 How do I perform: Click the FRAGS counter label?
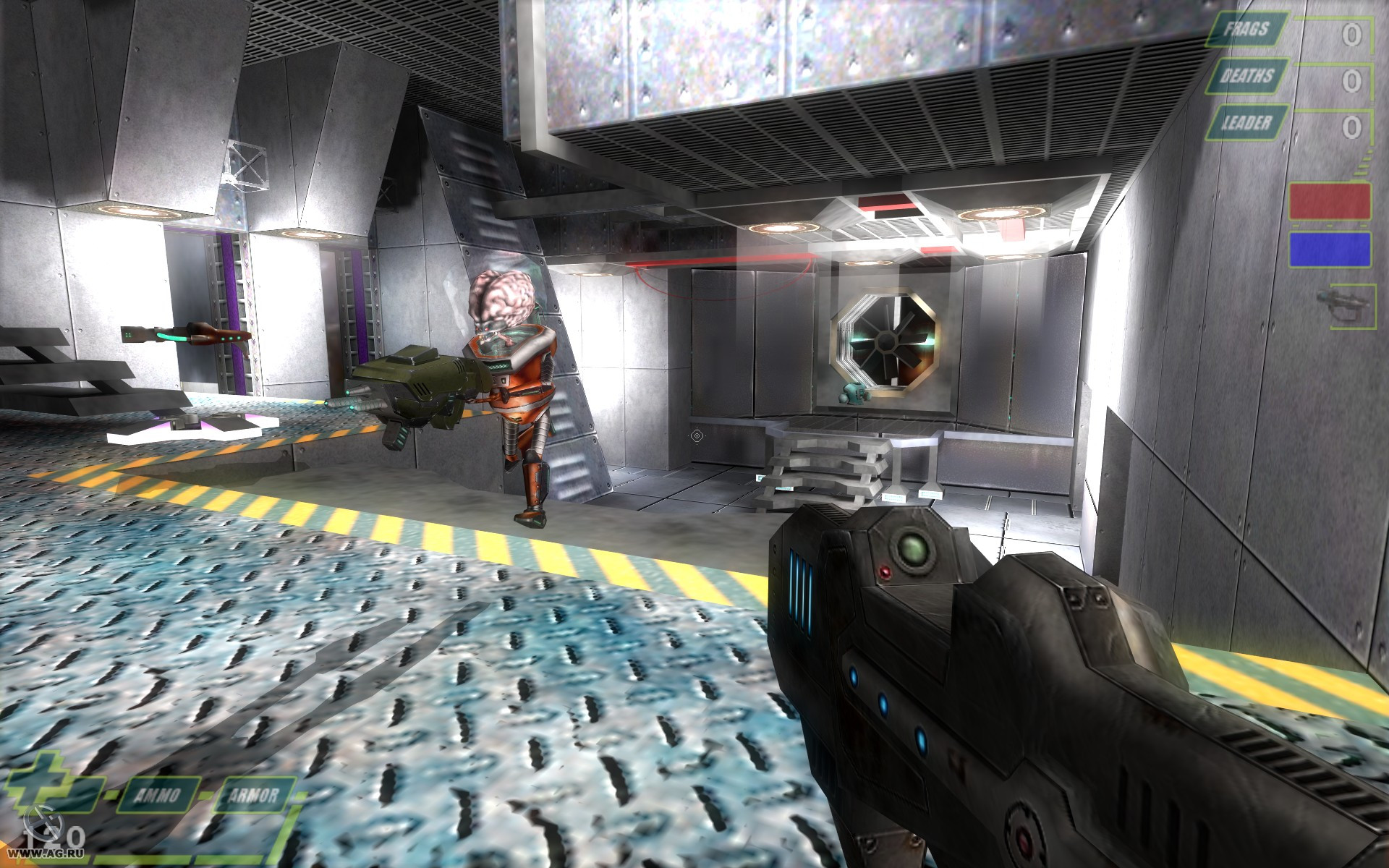tap(1248, 30)
